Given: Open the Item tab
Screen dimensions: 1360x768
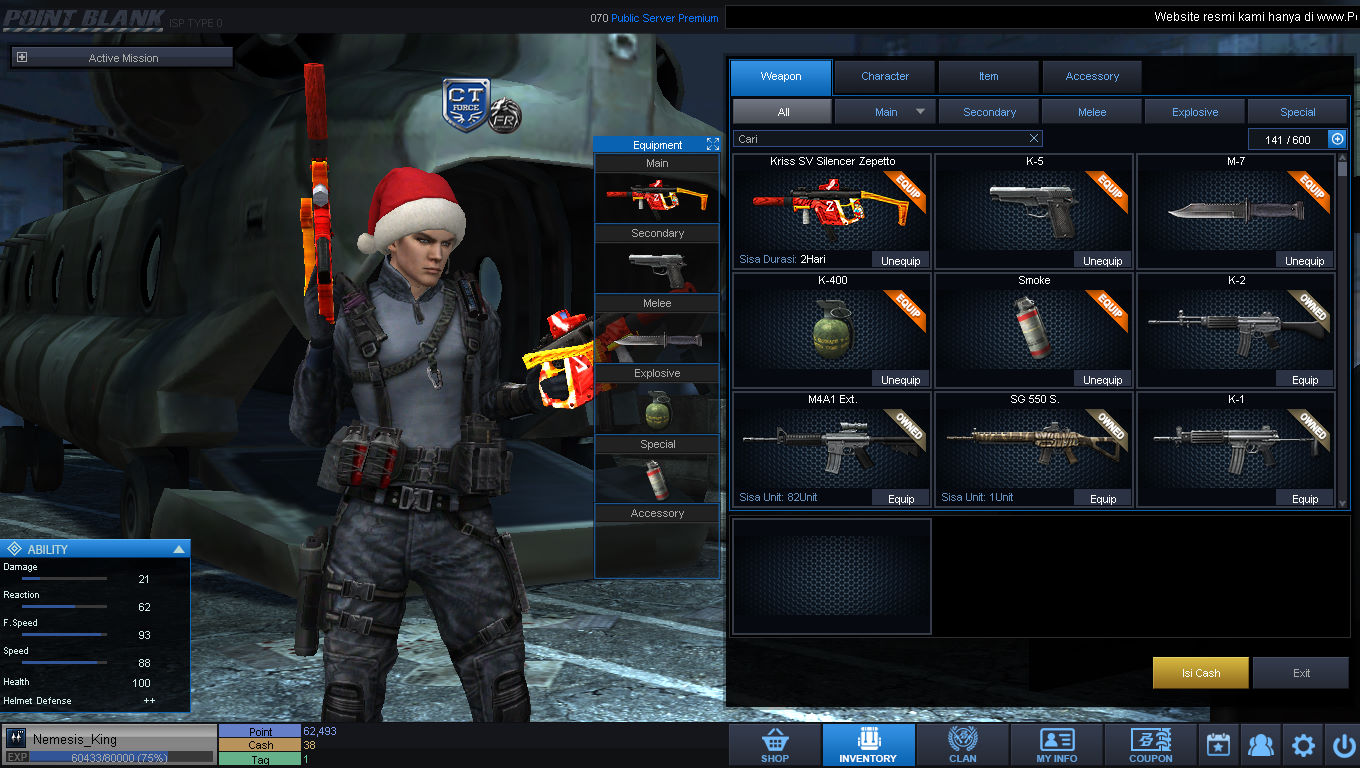Looking at the screenshot, I should coord(988,77).
